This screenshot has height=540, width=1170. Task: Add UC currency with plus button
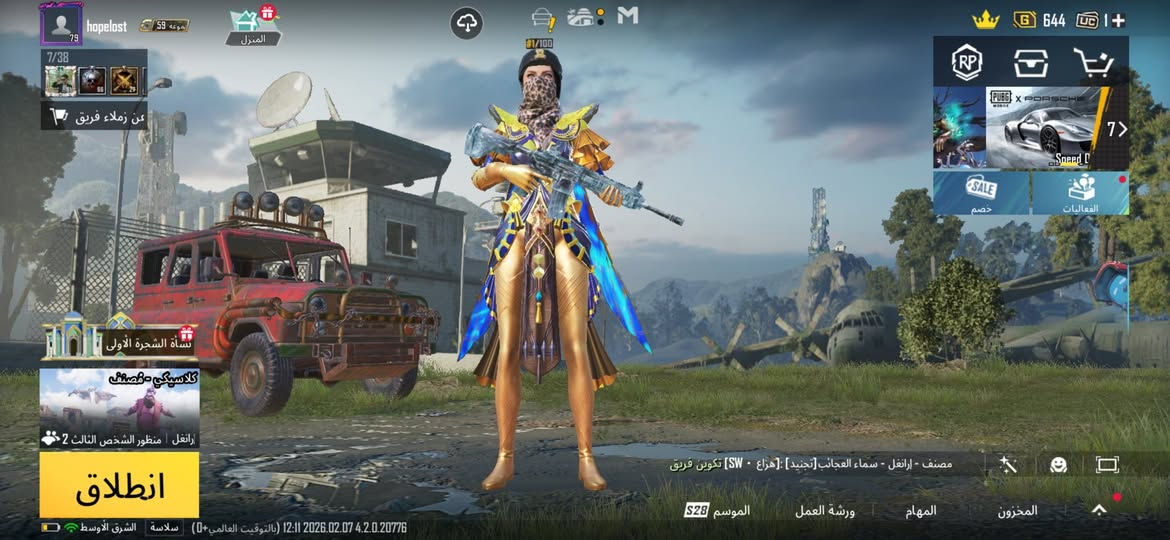coord(1118,20)
